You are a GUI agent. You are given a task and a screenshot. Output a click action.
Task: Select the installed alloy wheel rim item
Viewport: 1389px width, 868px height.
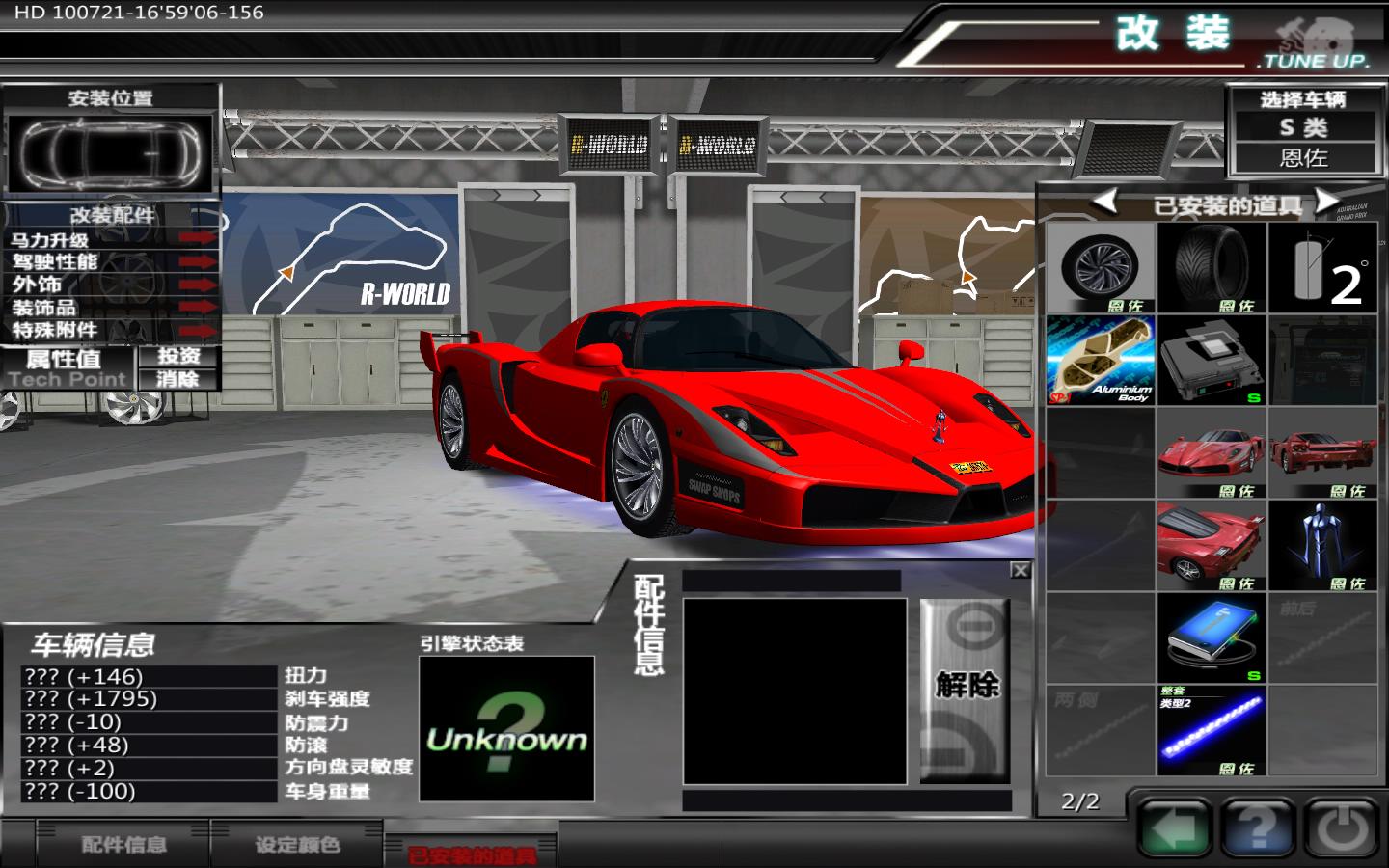click(x=1101, y=267)
